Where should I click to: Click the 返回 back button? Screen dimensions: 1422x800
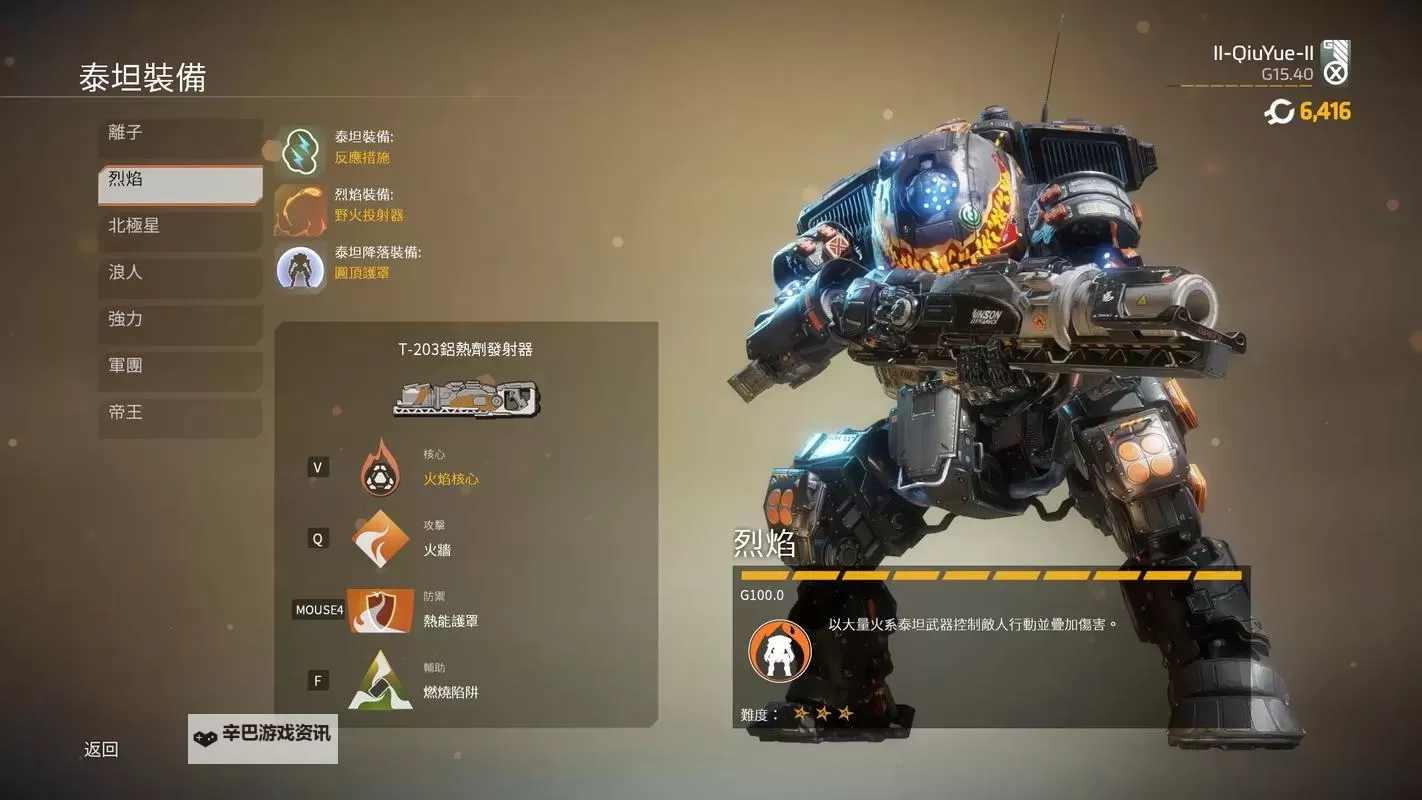coord(98,748)
